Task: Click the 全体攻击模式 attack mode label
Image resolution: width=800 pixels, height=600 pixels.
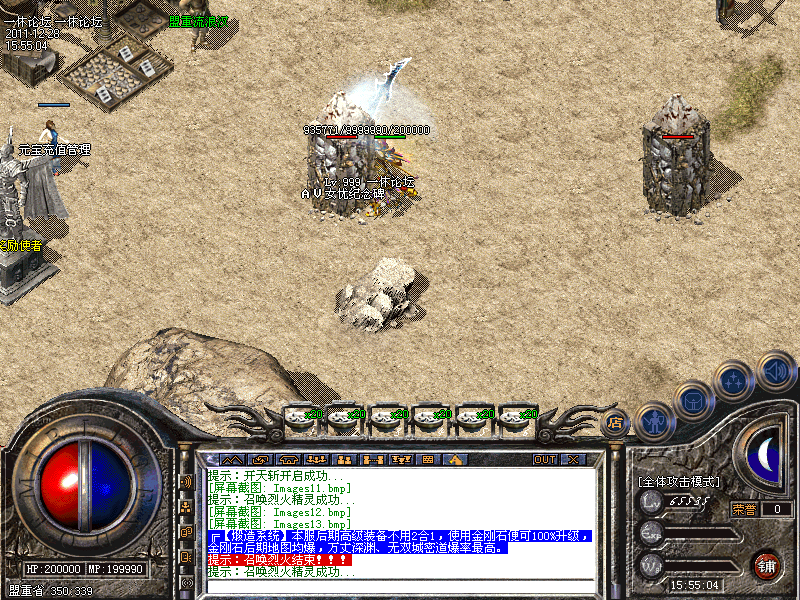Action: coord(678,482)
